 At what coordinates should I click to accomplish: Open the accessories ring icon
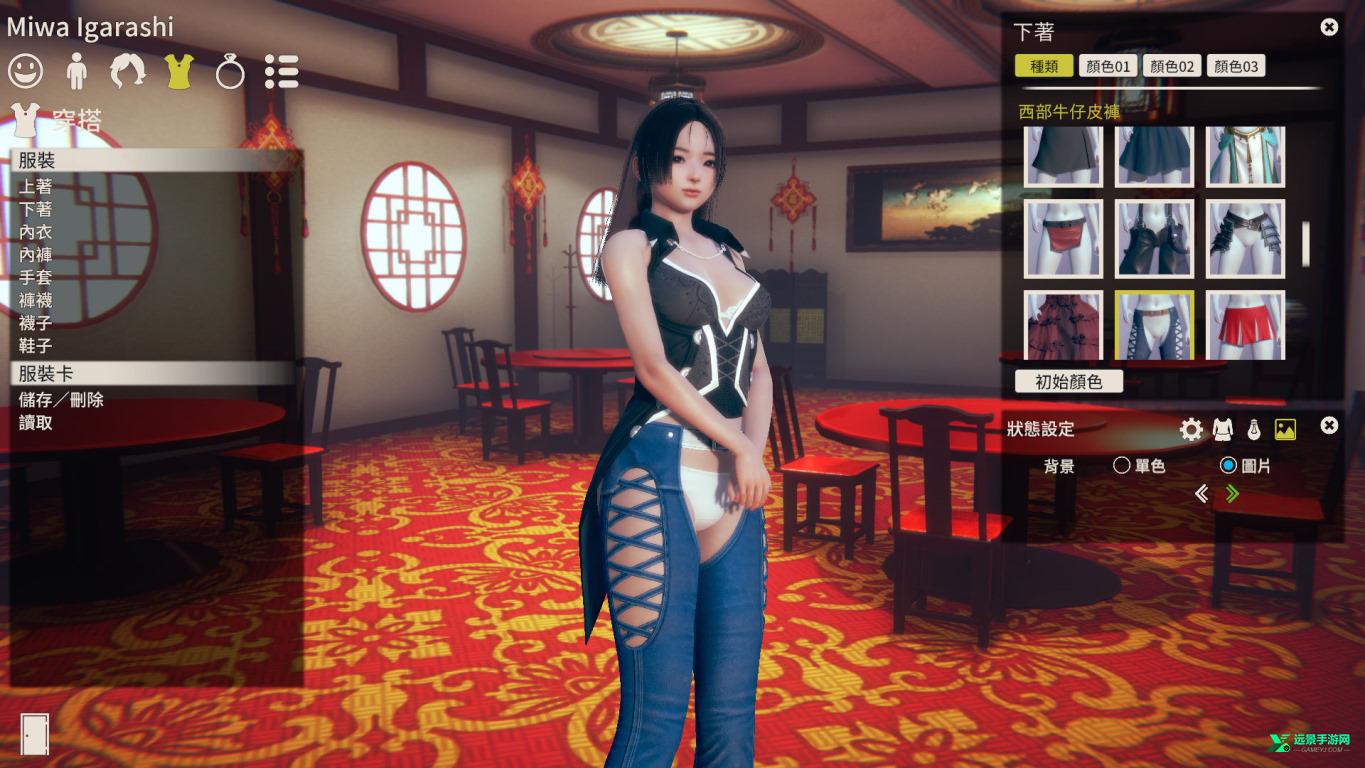coord(229,71)
